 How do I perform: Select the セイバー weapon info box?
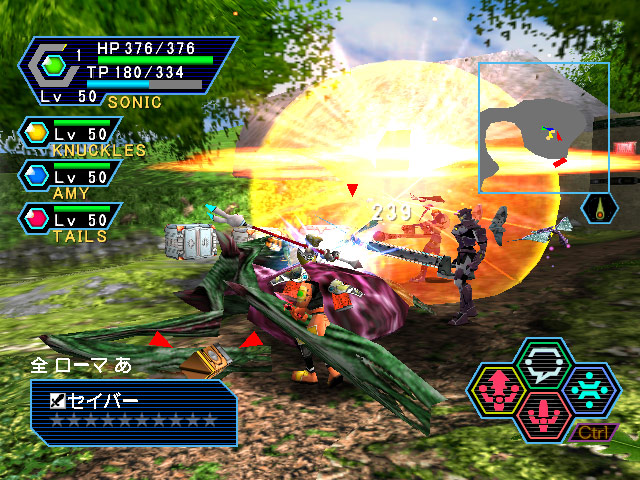(x=134, y=411)
